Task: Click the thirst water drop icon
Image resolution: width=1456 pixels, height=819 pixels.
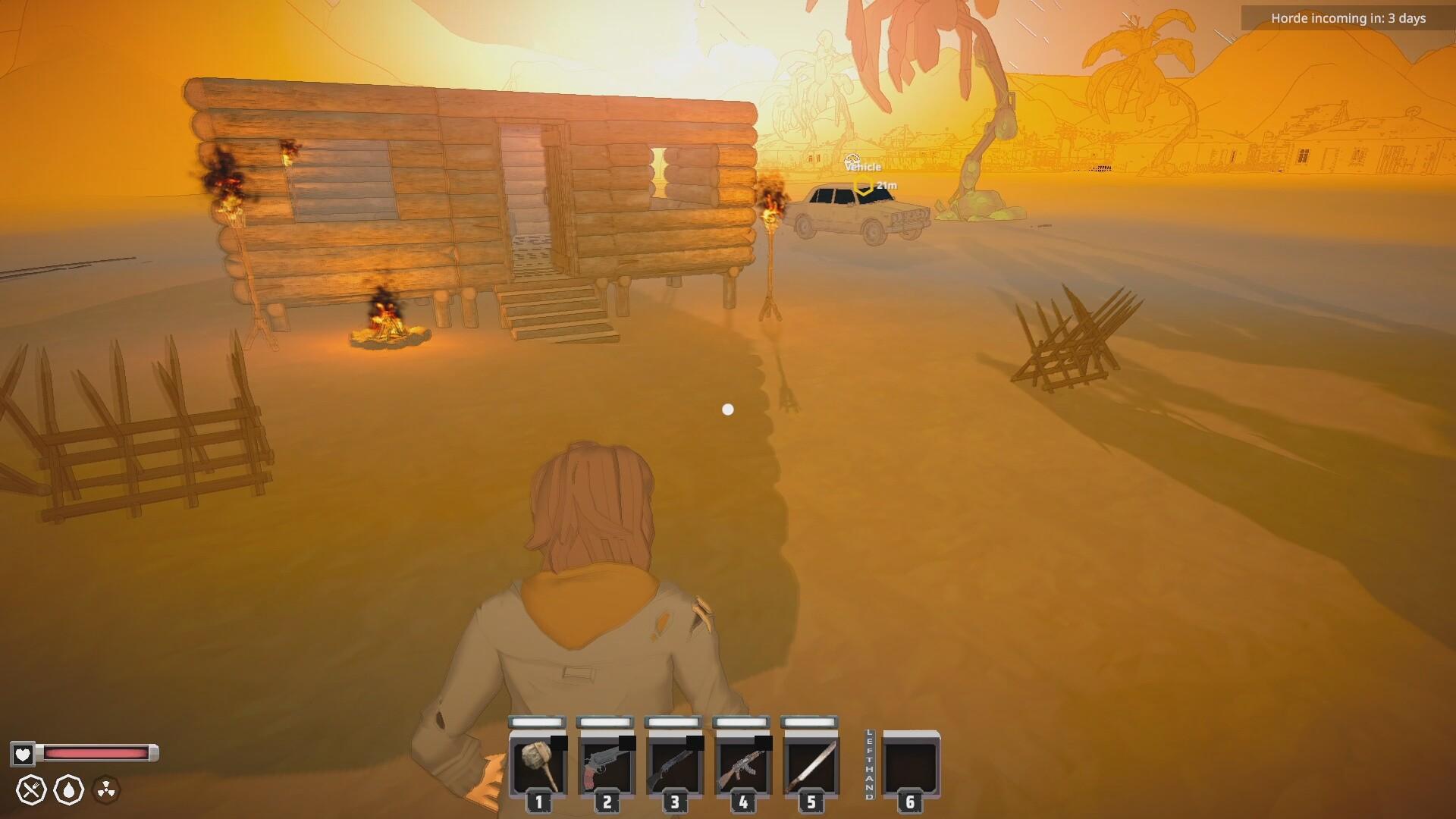Action: [x=69, y=790]
